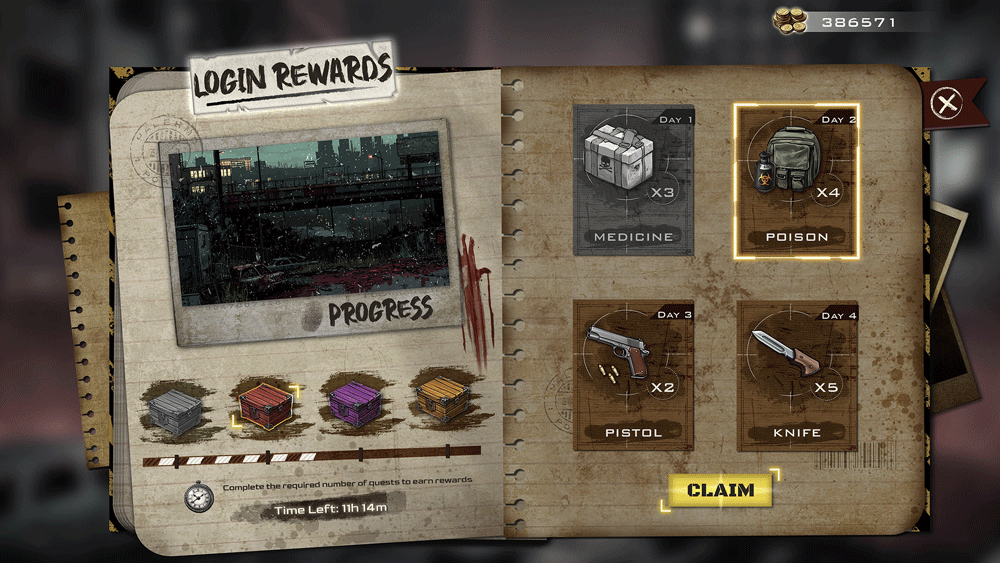Open the orange progress crate

(x=444, y=400)
